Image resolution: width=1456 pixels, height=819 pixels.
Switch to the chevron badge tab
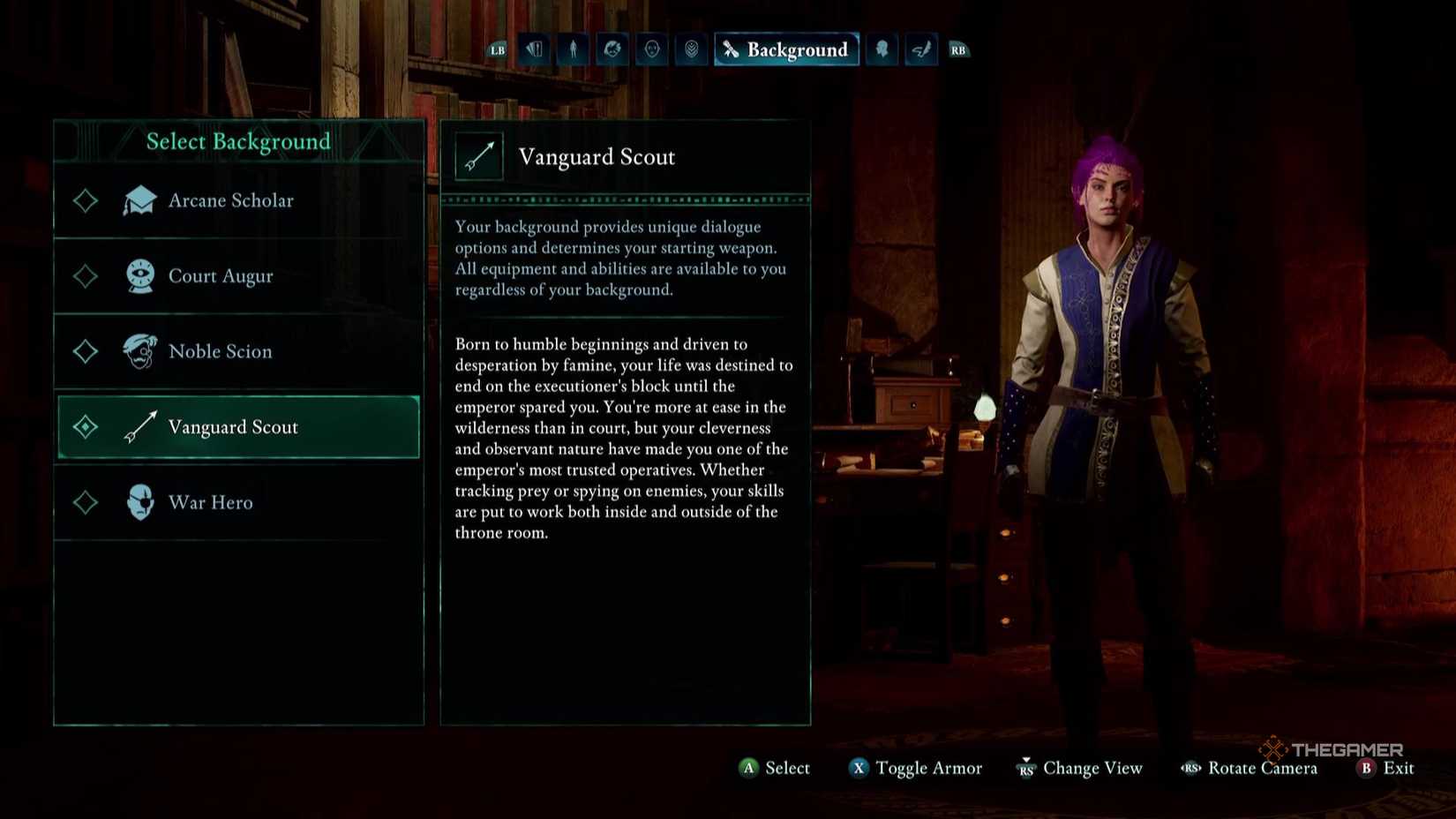pyautogui.click(x=692, y=49)
